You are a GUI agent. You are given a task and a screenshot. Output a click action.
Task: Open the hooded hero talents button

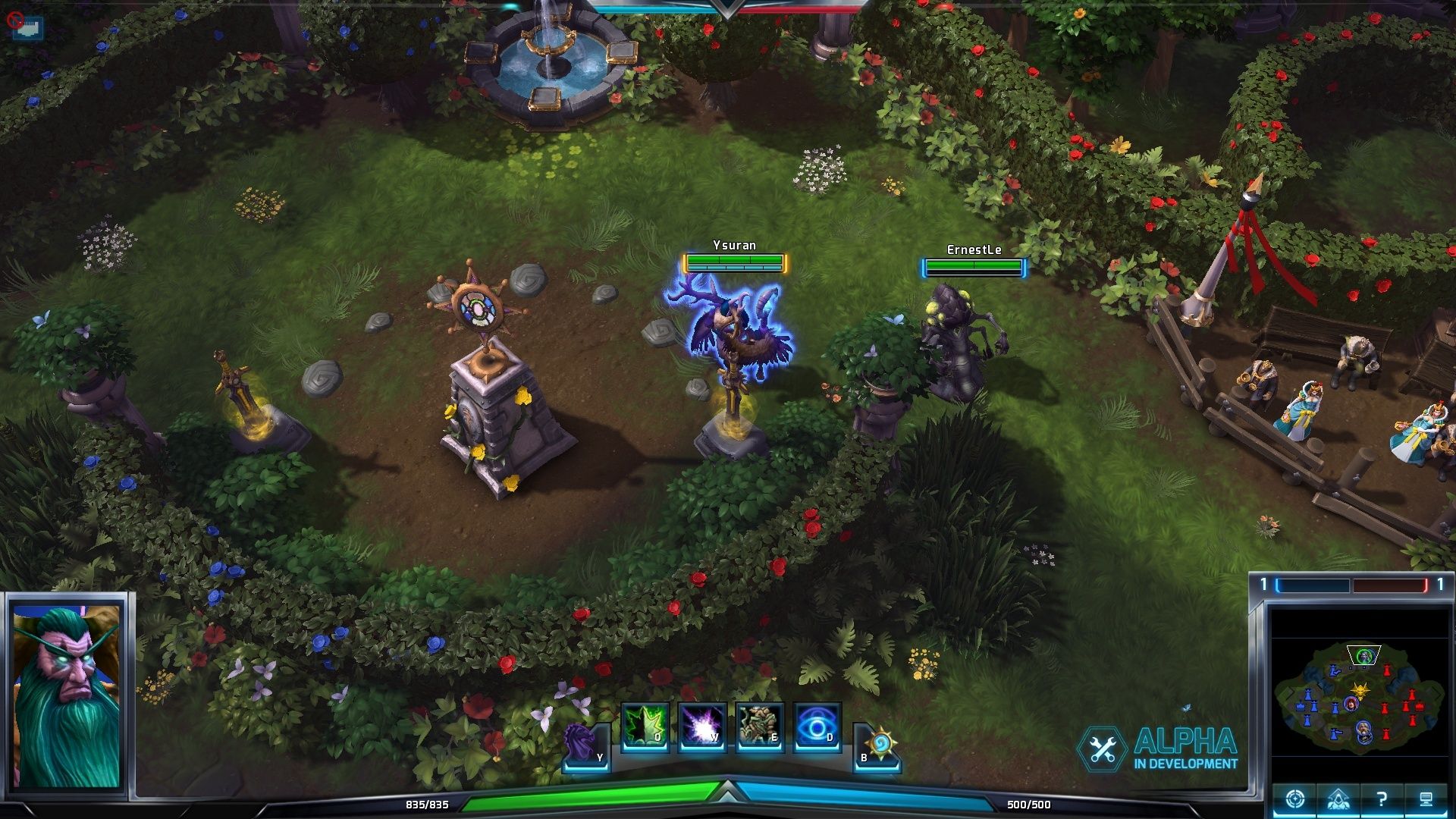[1338, 799]
